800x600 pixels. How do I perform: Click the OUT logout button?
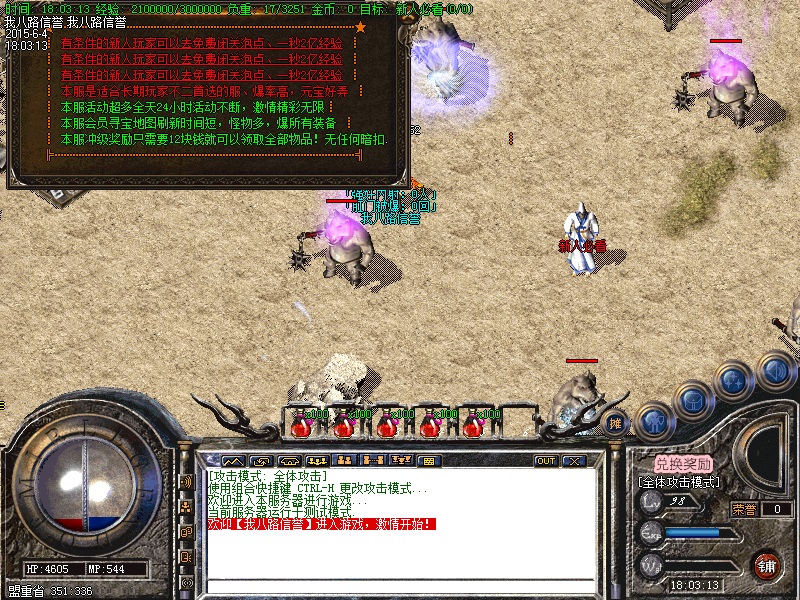coord(546,461)
